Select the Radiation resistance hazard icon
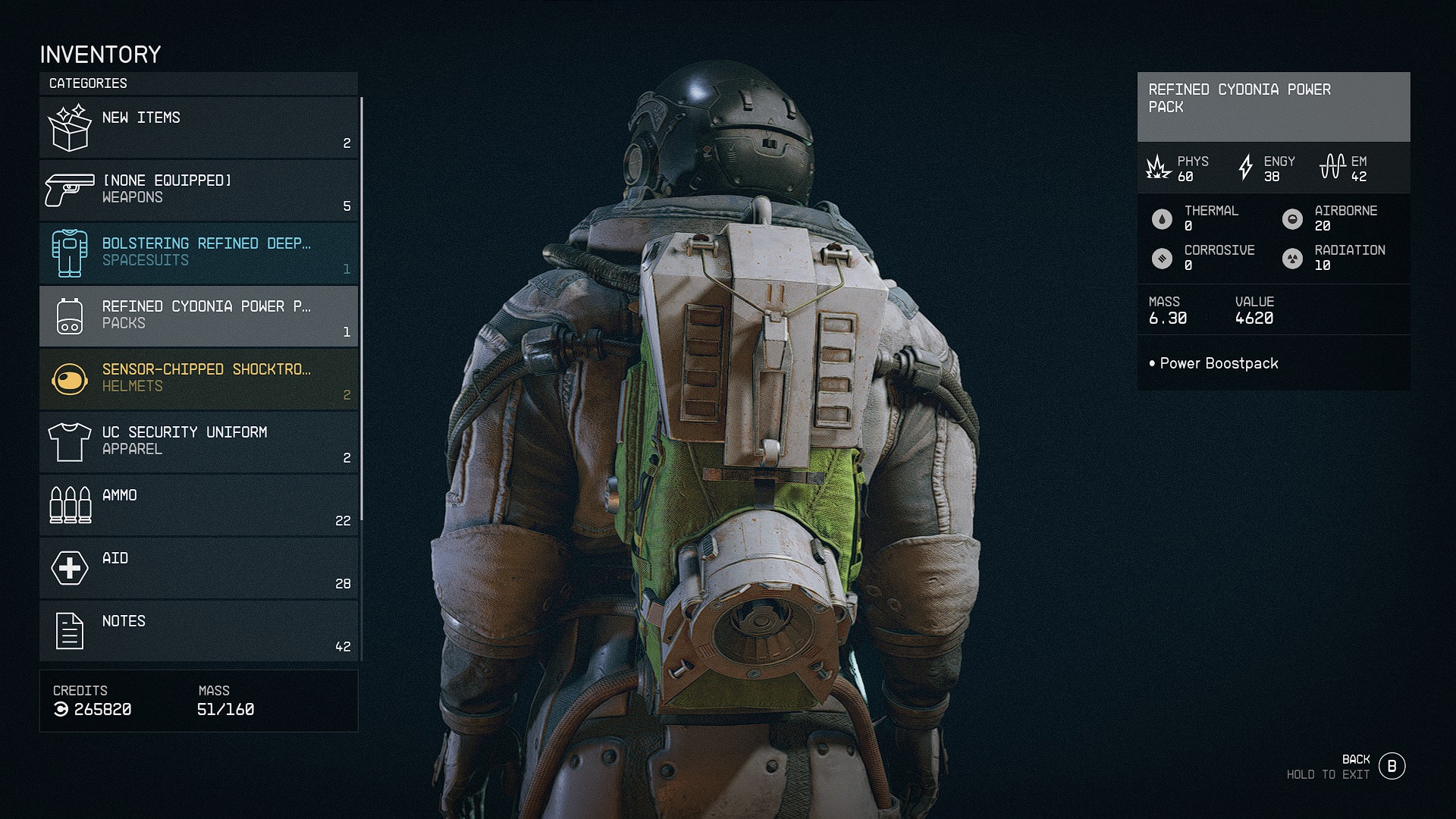 click(x=1291, y=258)
